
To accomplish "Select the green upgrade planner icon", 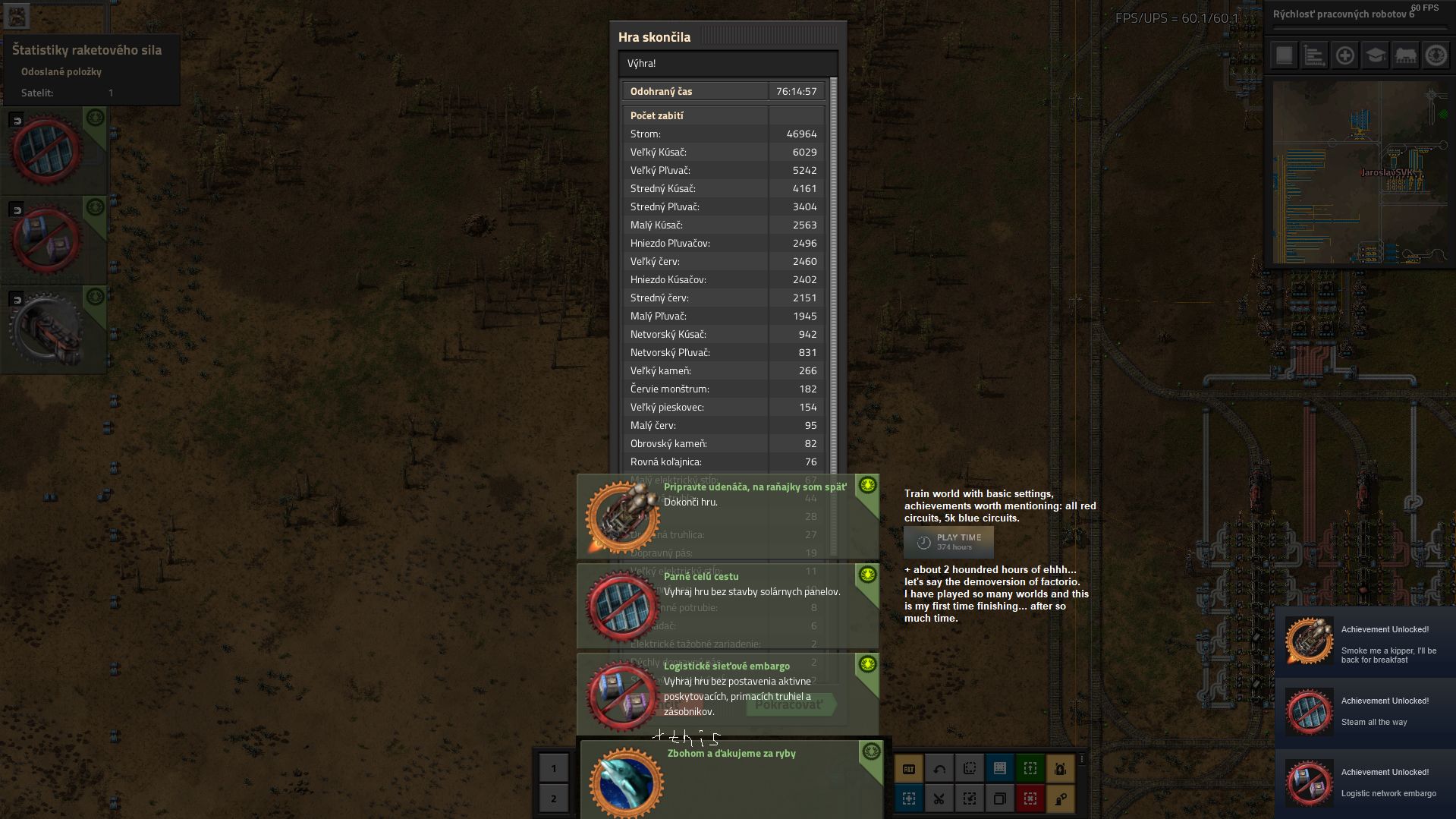I will (1030, 769).
